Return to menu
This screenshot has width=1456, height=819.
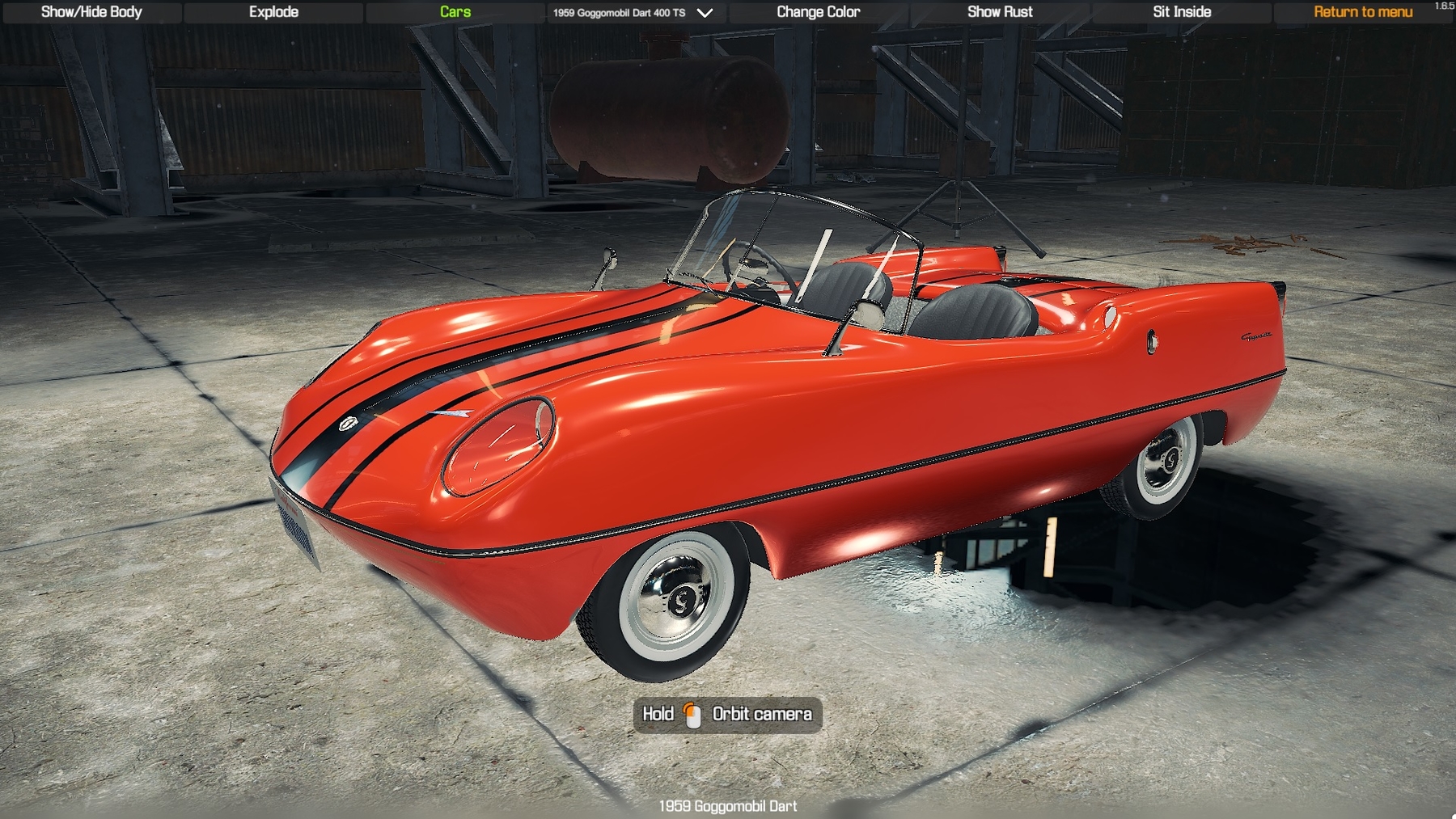(1363, 12)
